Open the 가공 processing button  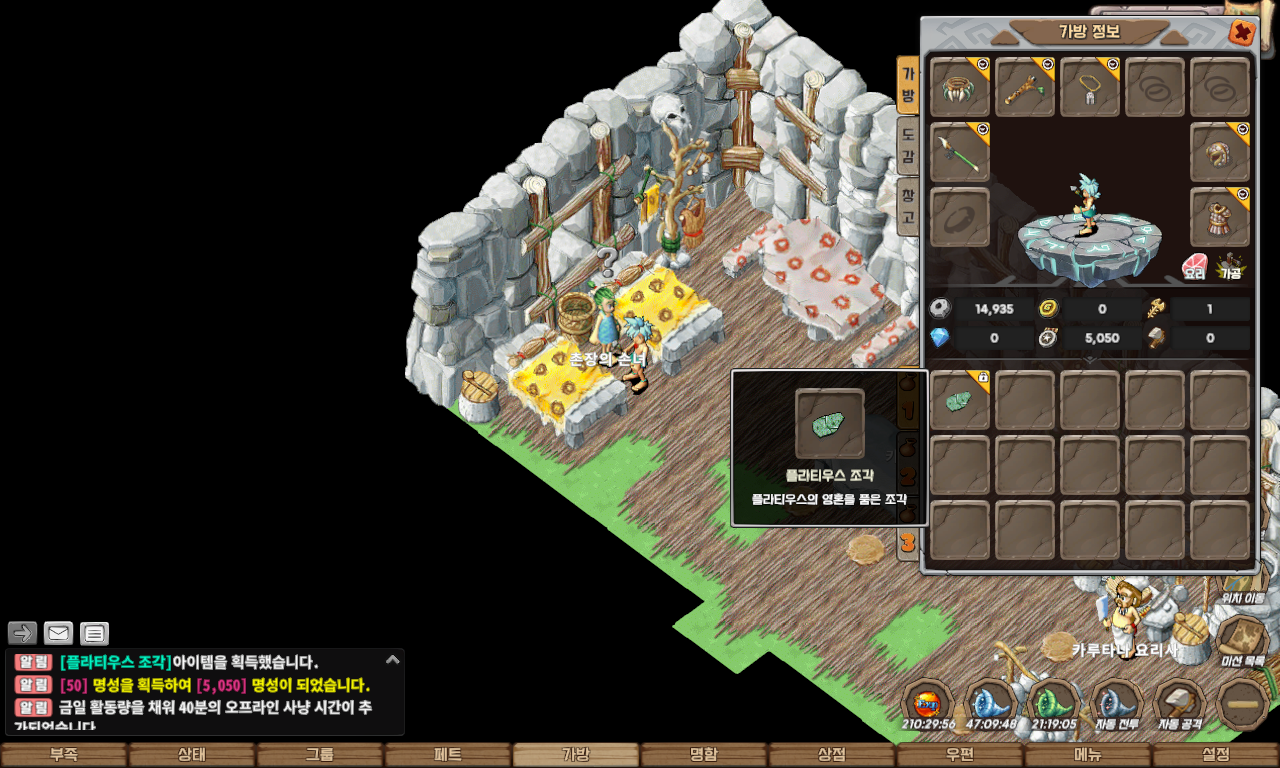[x=1230, y=266]
